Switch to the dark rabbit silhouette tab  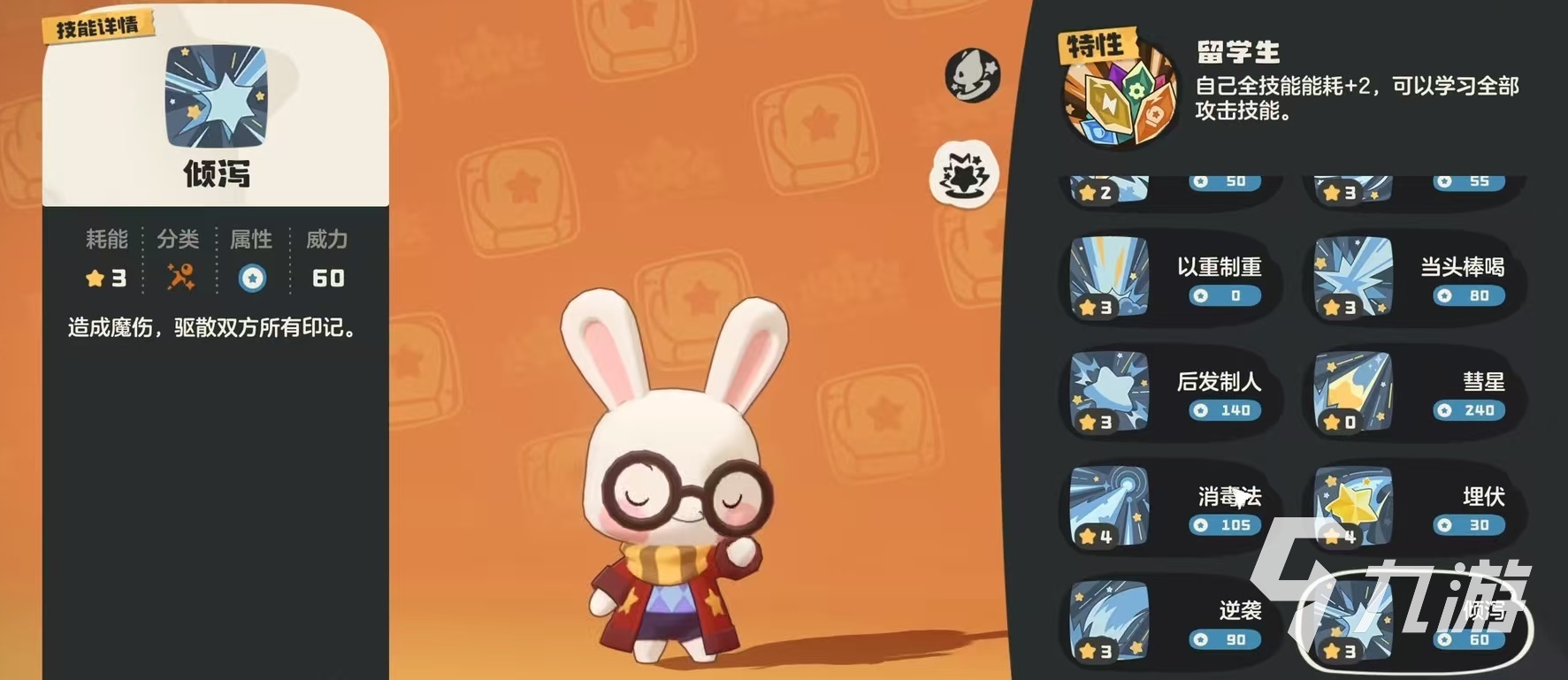972,75
